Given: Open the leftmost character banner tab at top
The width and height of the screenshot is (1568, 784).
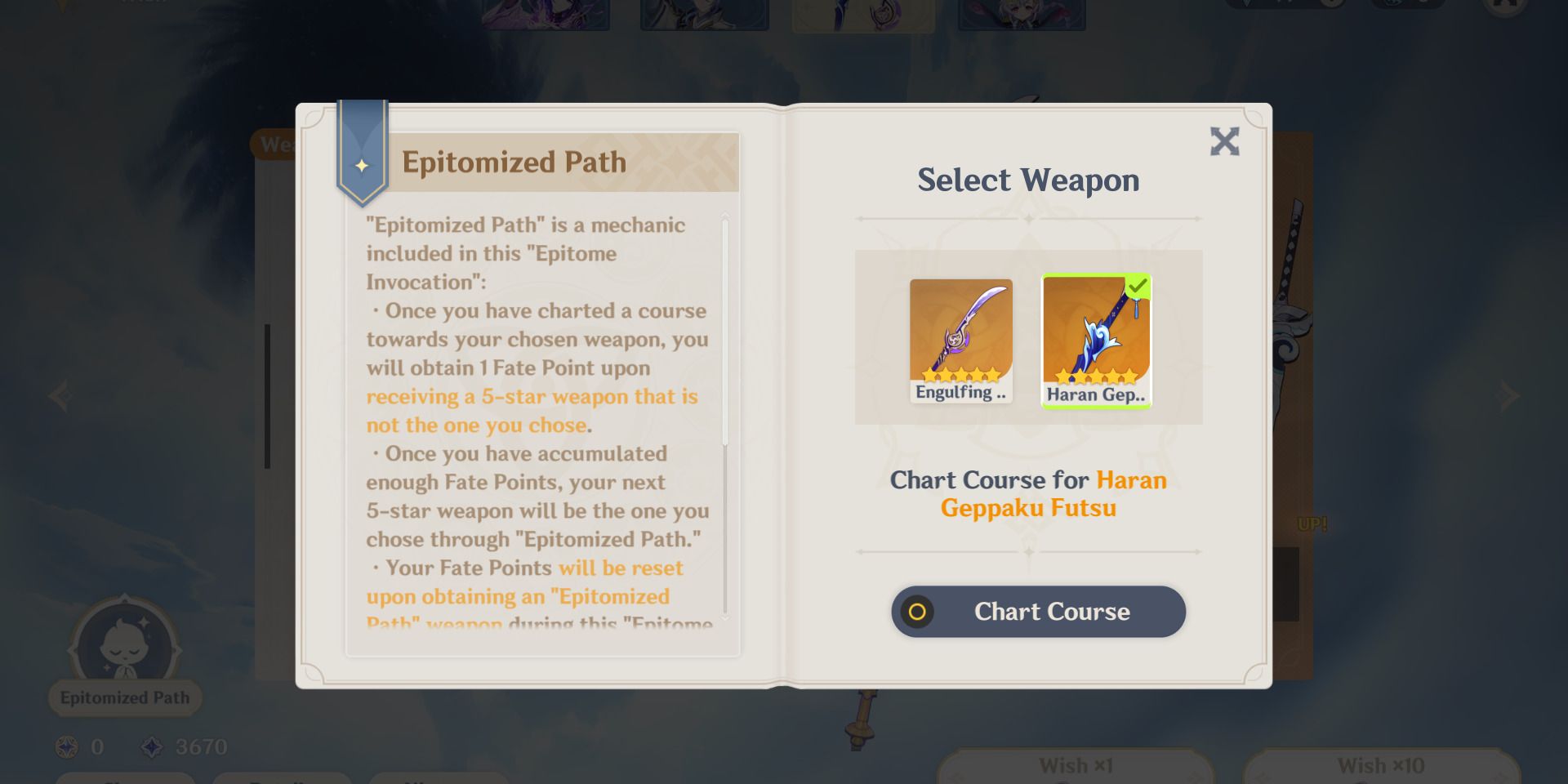Looking at the screenshot, I should pos(545,12).
